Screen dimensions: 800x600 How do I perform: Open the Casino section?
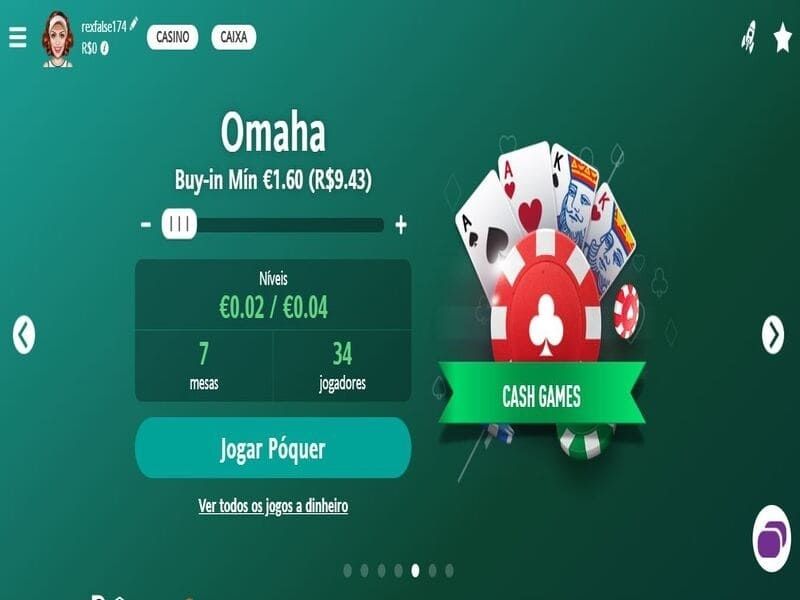pos(172,37)
